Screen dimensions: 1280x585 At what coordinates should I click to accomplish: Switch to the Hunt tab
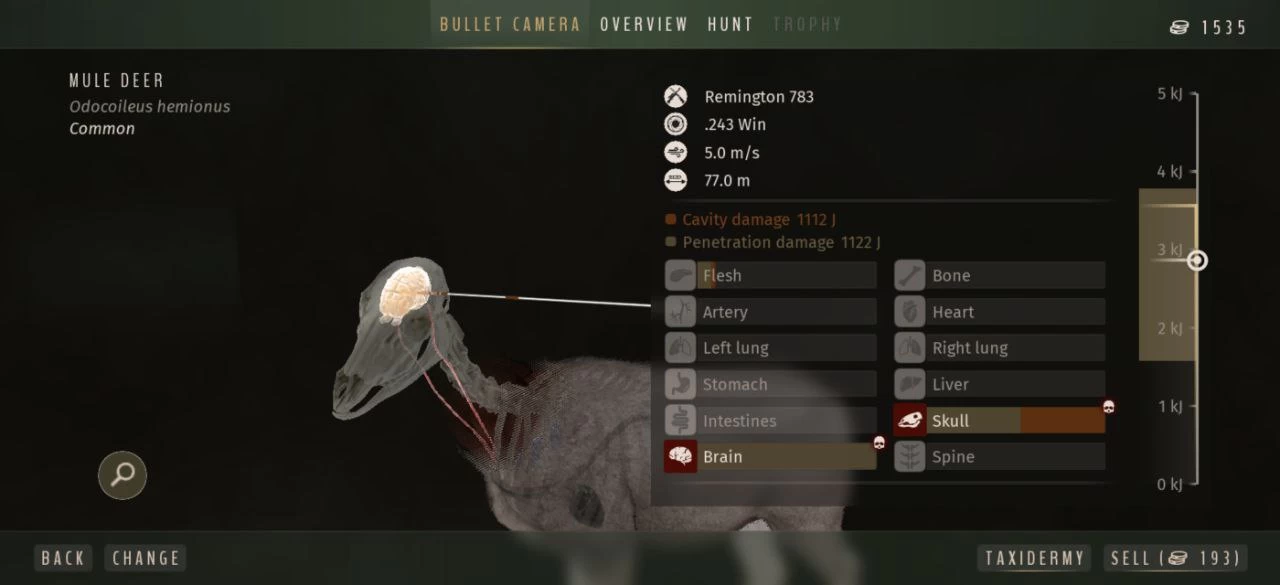(730, 24)
